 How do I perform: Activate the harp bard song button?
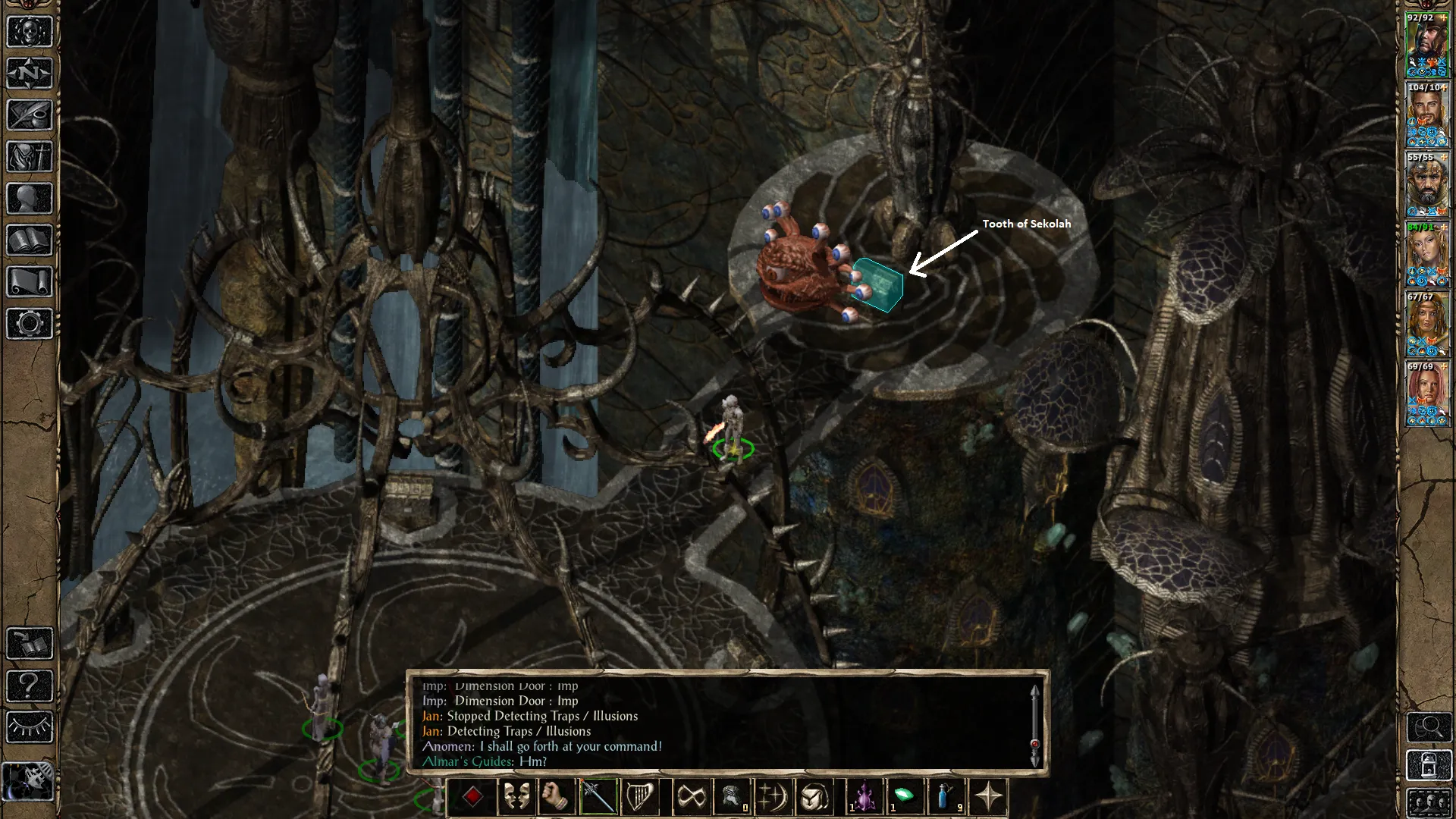[x=639, y=797]
